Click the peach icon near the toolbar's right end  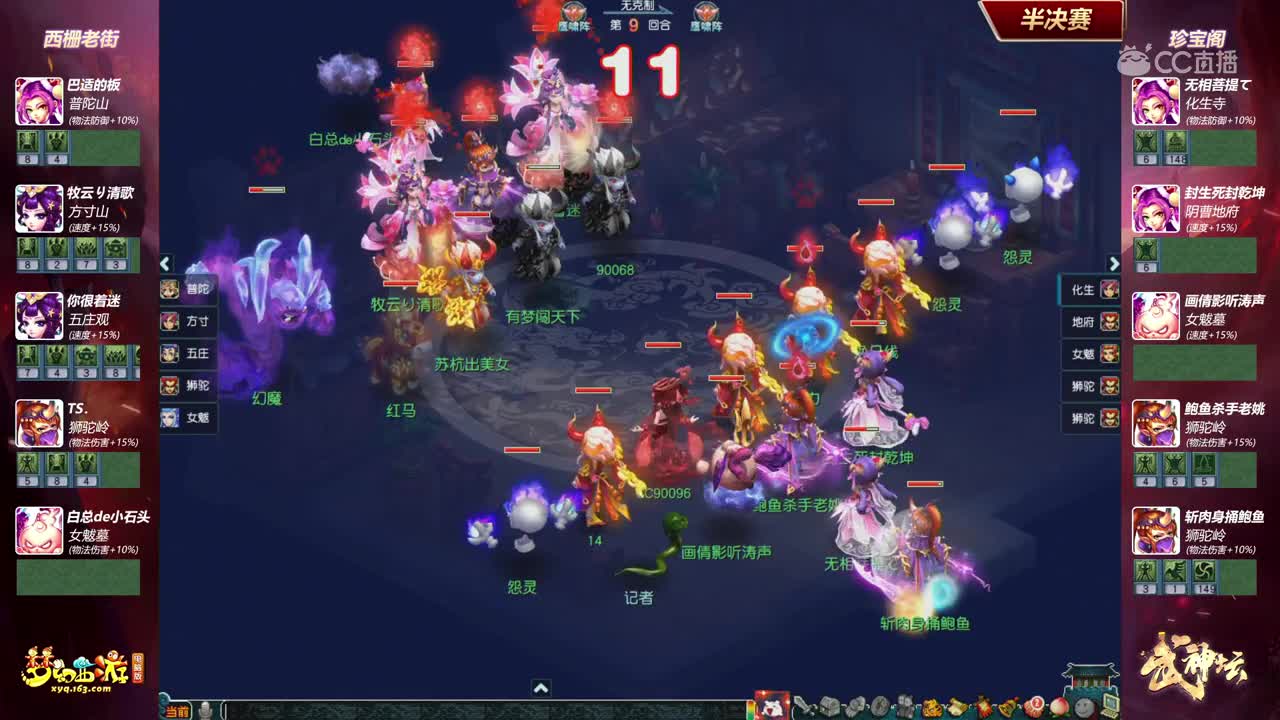(1060, 707)
